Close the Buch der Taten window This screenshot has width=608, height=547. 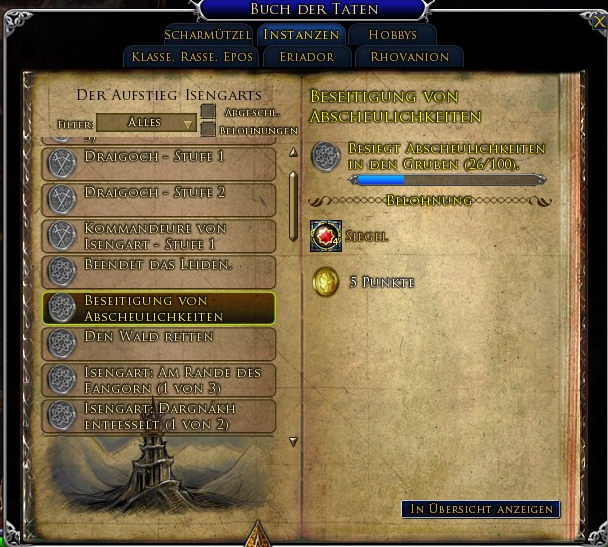(599, 20)
